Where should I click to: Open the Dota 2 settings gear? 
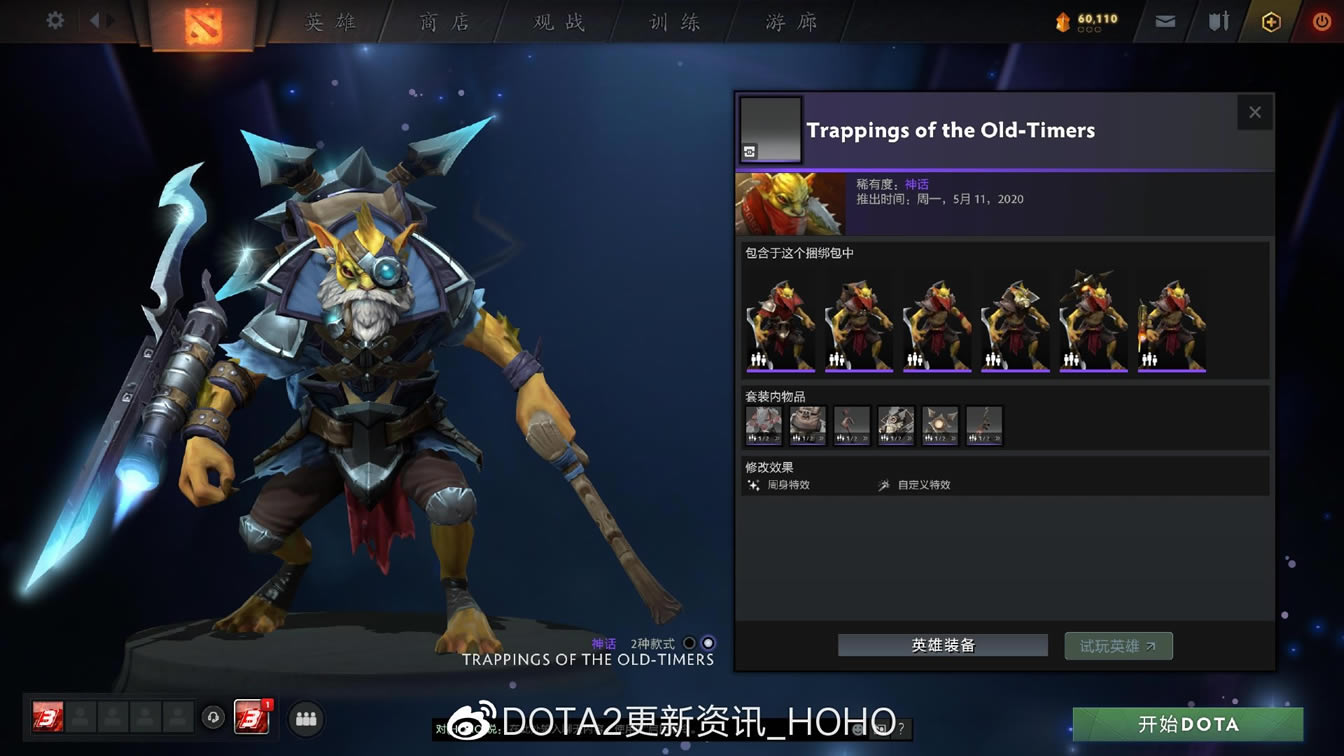click(x=54, y=19)
